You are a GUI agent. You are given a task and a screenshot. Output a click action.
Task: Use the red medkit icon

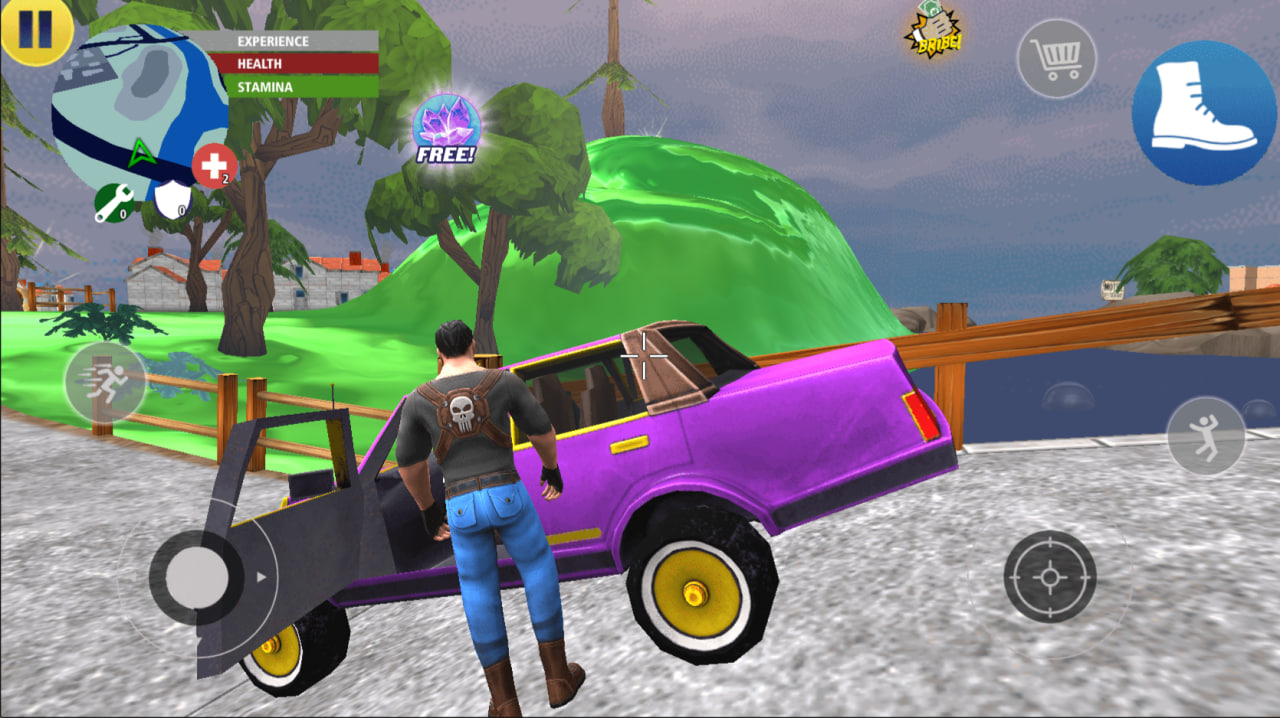pyautogui.click(x=214, y=166)
